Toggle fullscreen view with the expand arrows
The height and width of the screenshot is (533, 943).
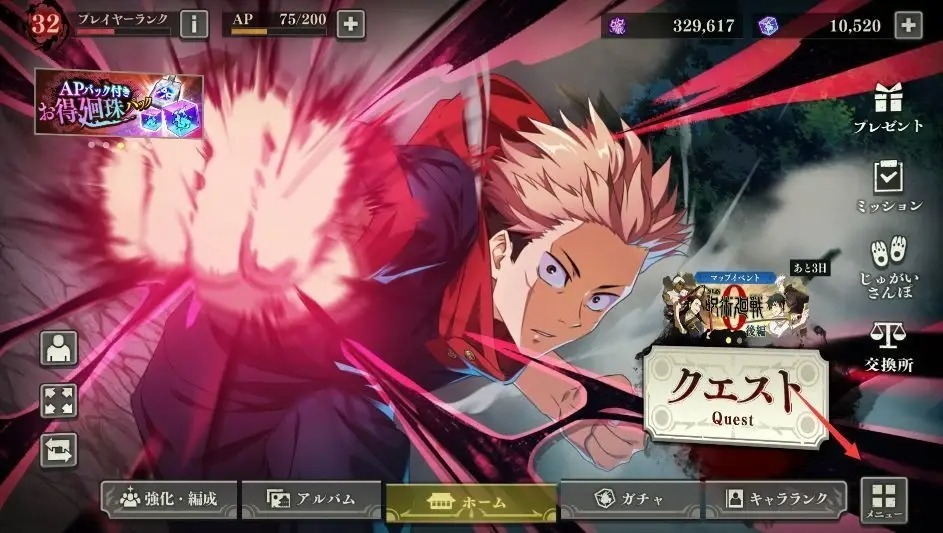click(58, 400)
